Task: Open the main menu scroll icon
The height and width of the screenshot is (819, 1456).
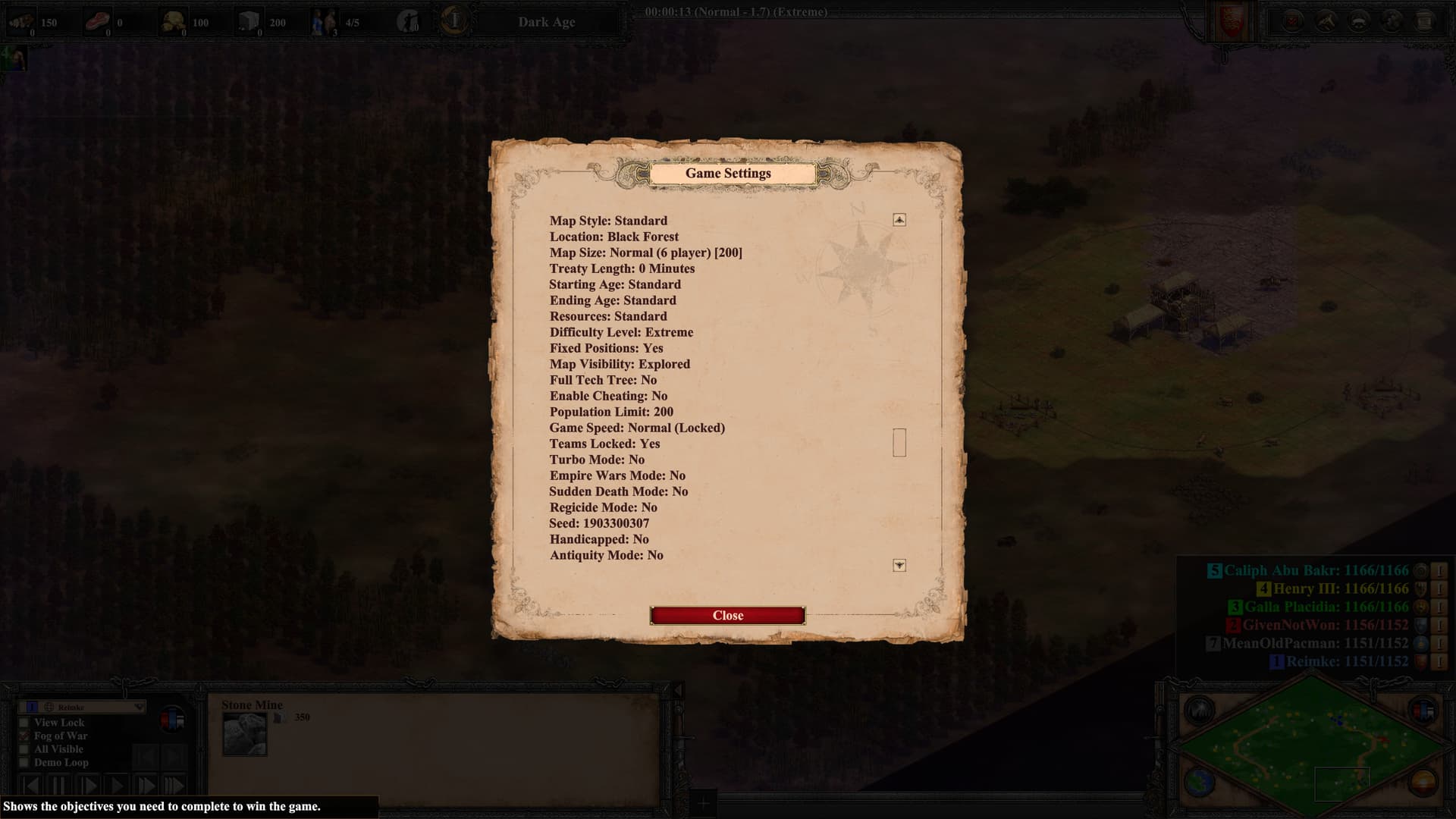Action: point(1424,21)
